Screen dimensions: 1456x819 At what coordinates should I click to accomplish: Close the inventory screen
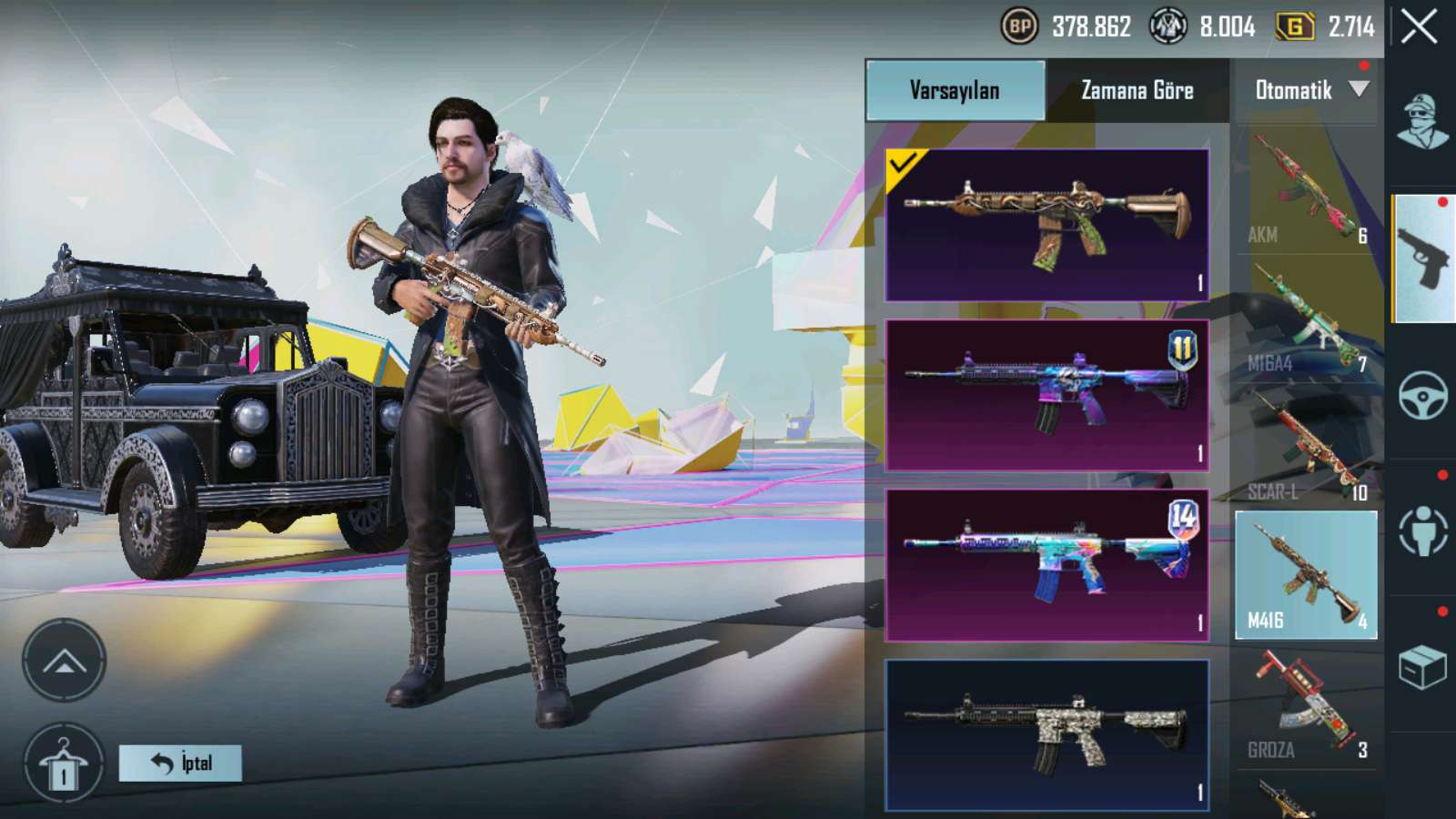[1420, 27]
